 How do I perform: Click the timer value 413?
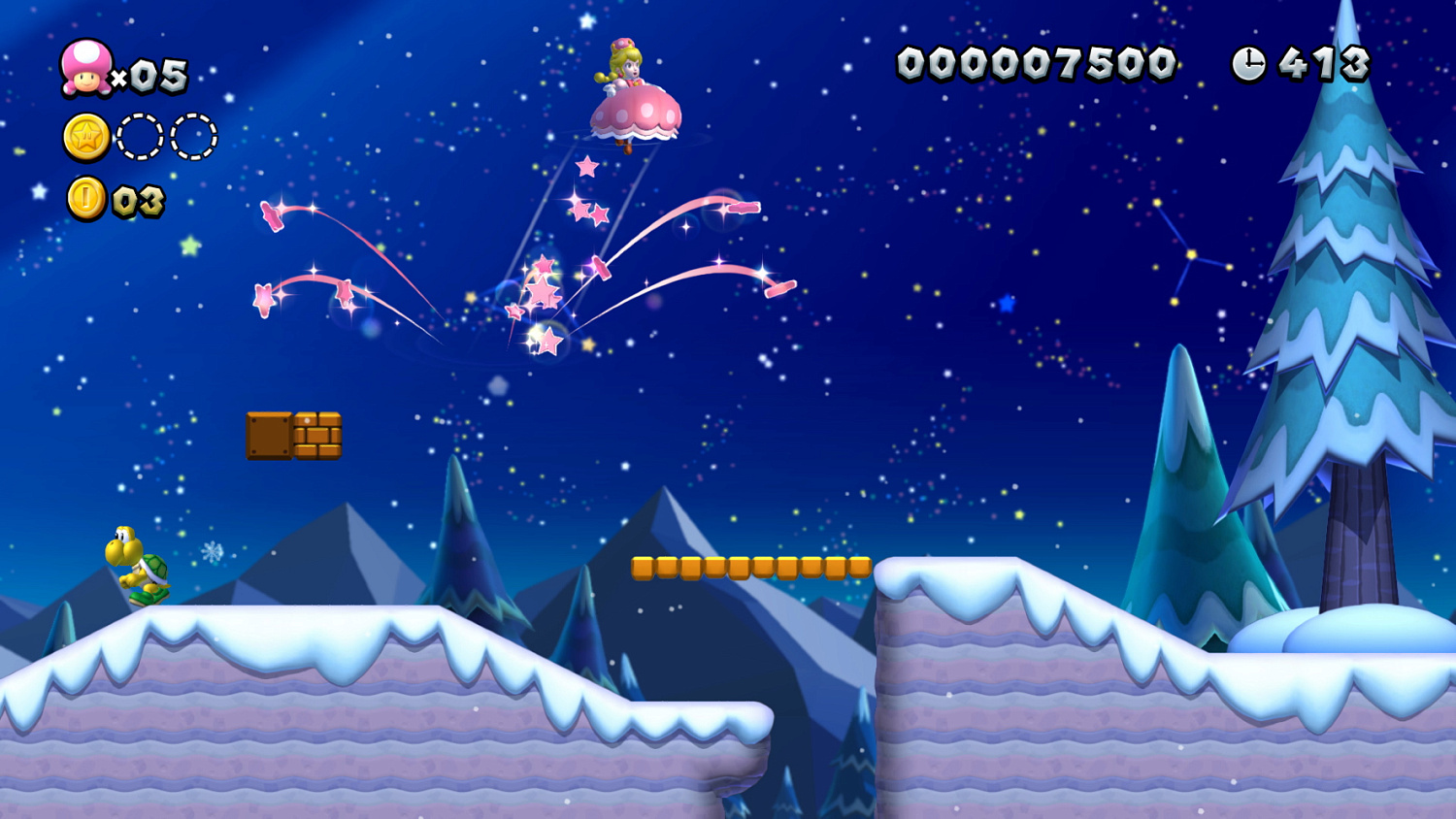pos(1327,62)
